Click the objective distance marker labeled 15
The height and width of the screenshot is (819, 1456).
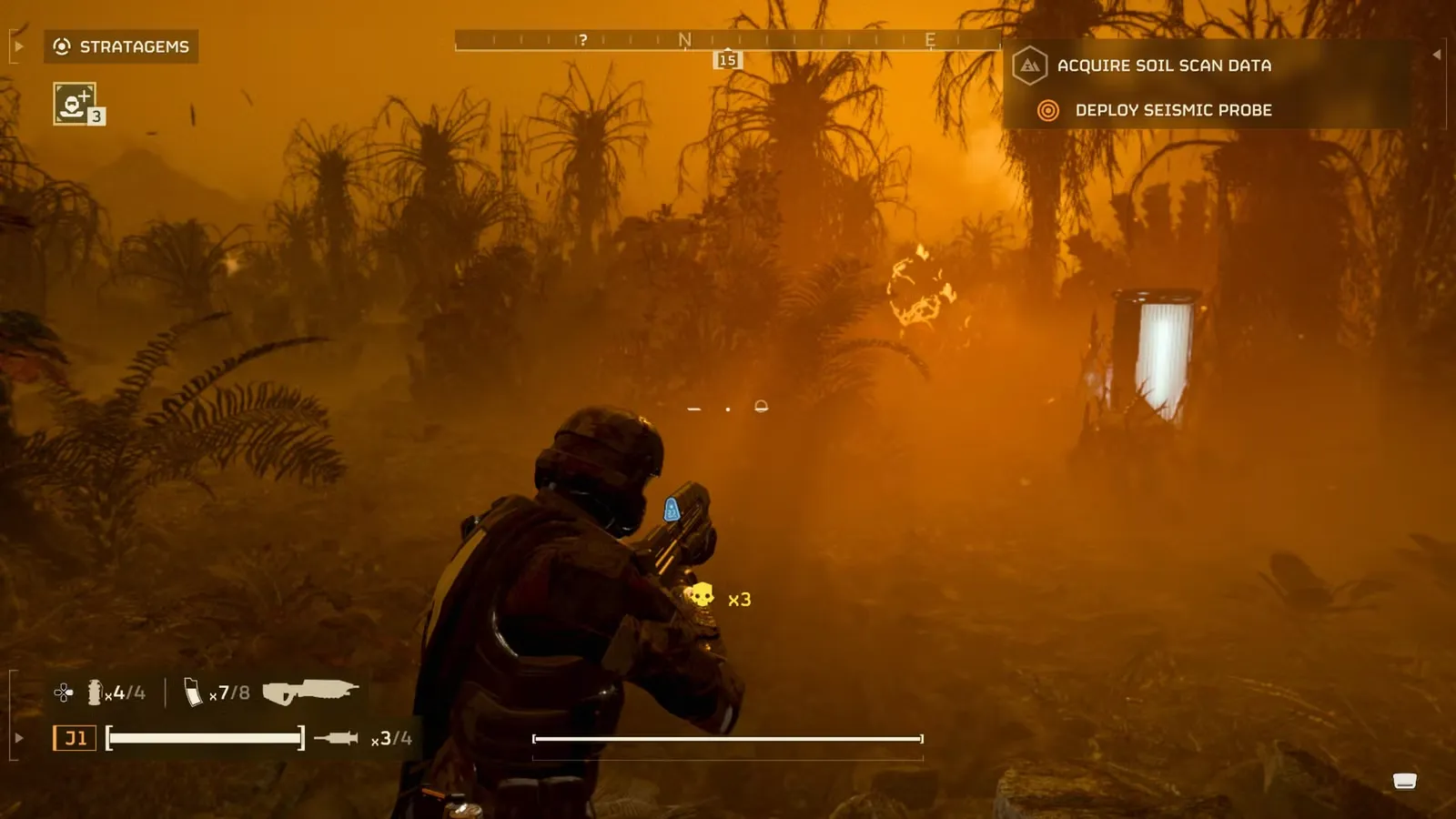coord(727,60)
